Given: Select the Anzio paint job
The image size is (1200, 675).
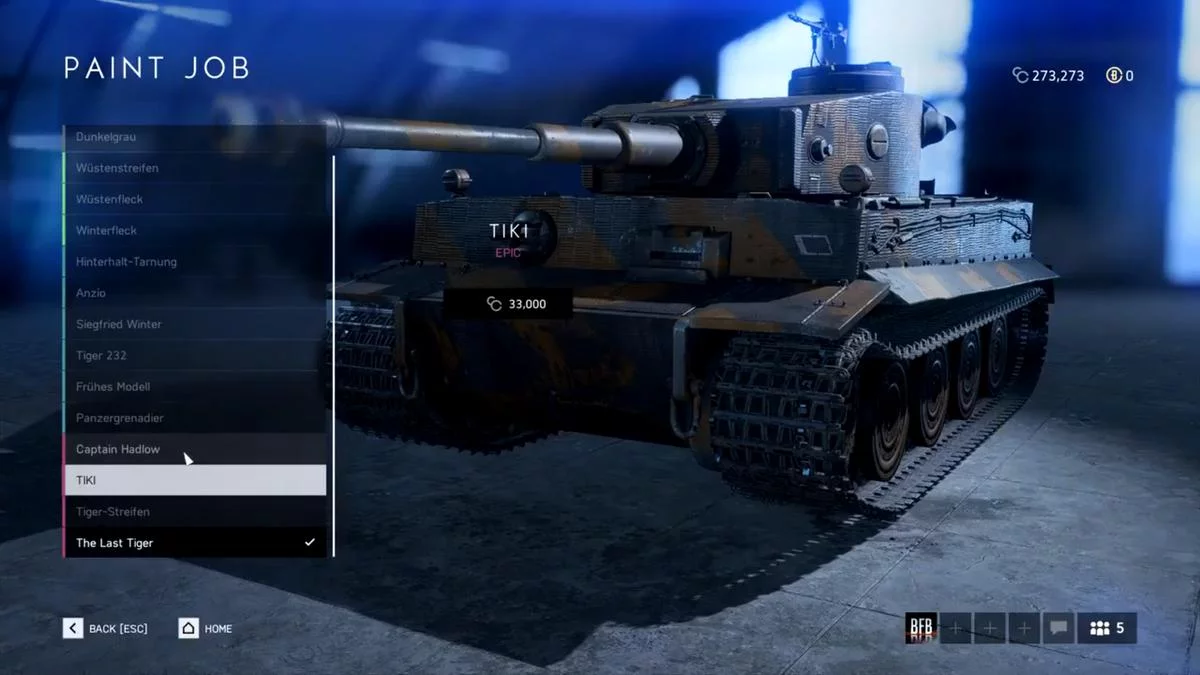Looking at the screenshot, I should point(195,293).
